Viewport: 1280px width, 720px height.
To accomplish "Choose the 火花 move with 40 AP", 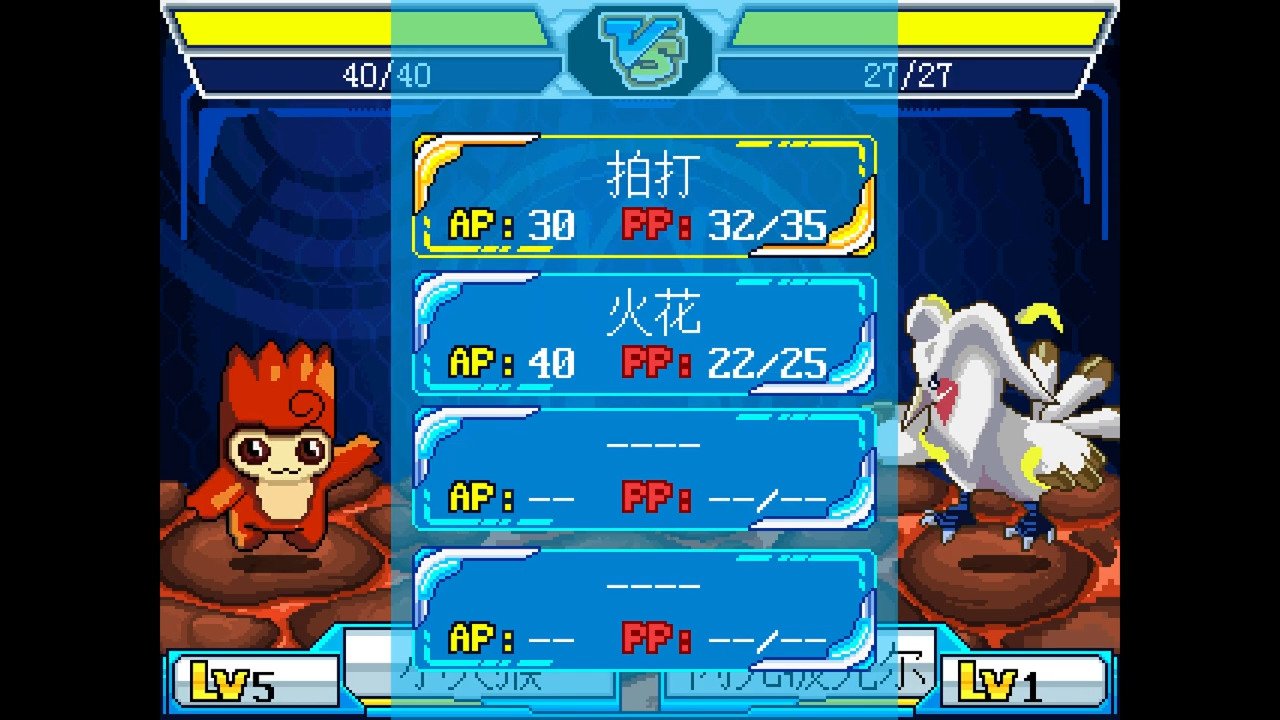I will 645,334.
